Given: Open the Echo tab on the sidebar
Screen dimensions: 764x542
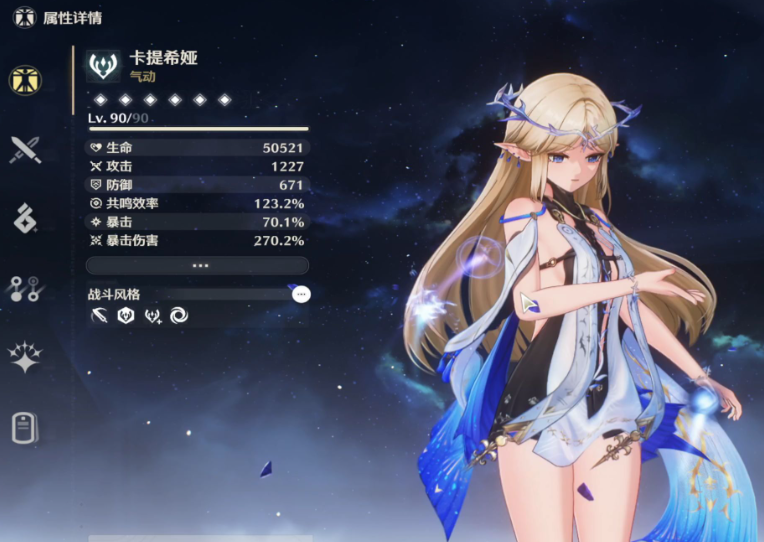Looking at the screenshot, I should (x=25, y=219).
